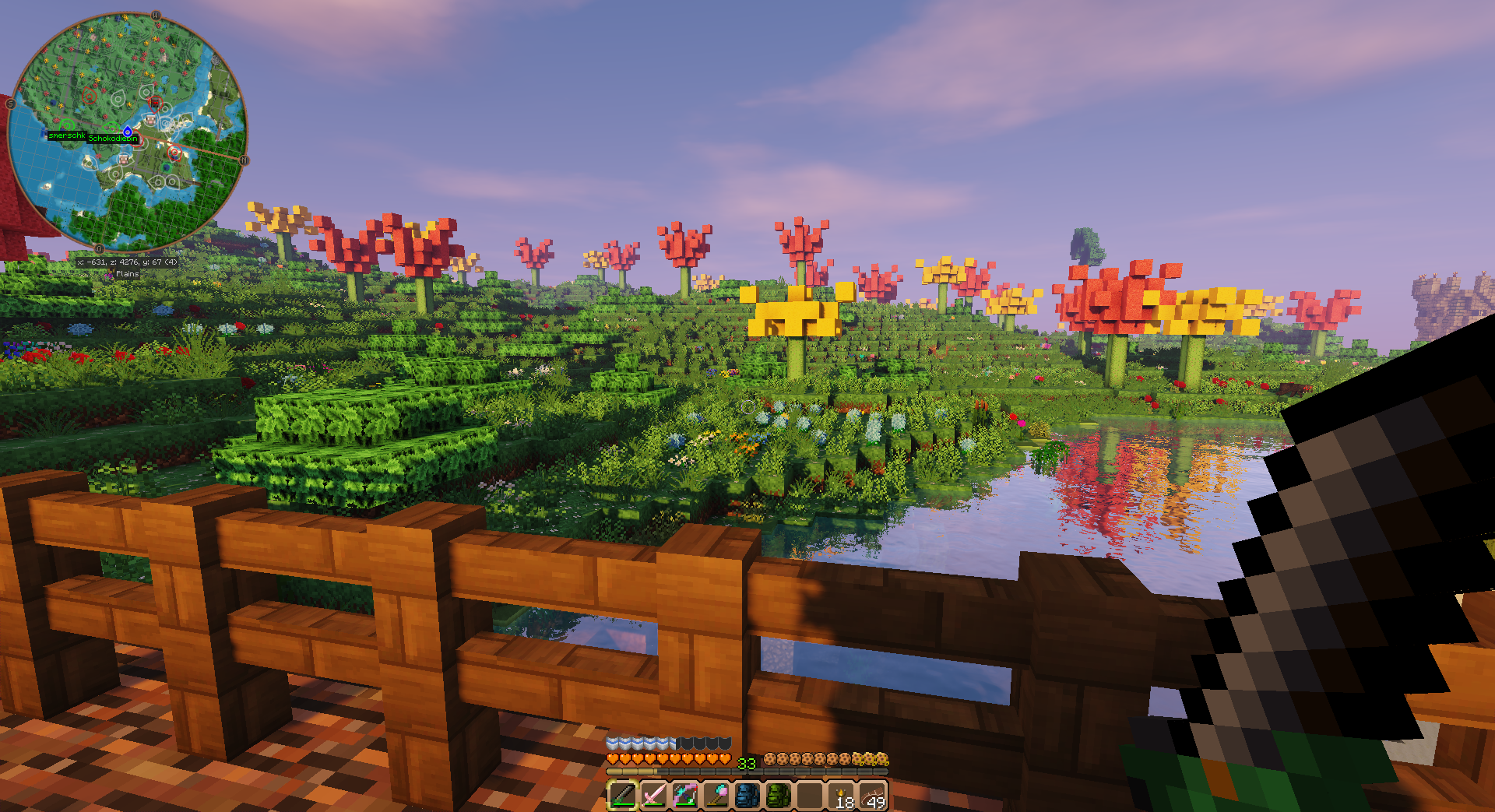Viewport: 1495px width, 812px height.
Task: Select the torch stack of 18
Action: coord(842,796)
